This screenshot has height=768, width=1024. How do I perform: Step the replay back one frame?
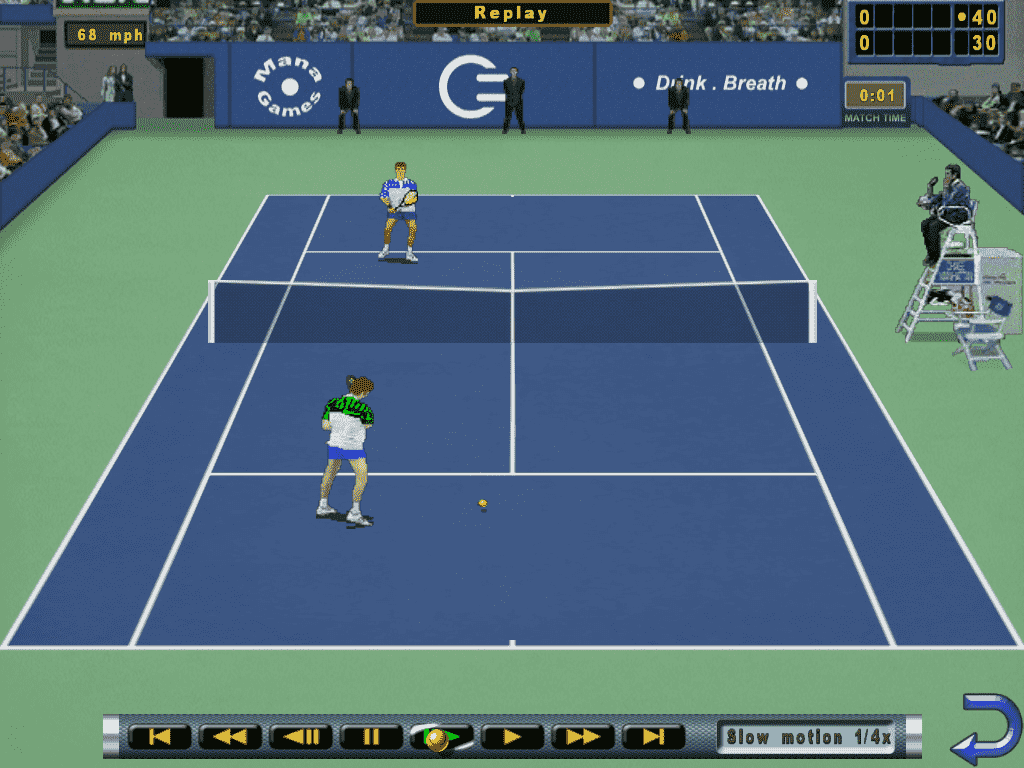[301, 738]
